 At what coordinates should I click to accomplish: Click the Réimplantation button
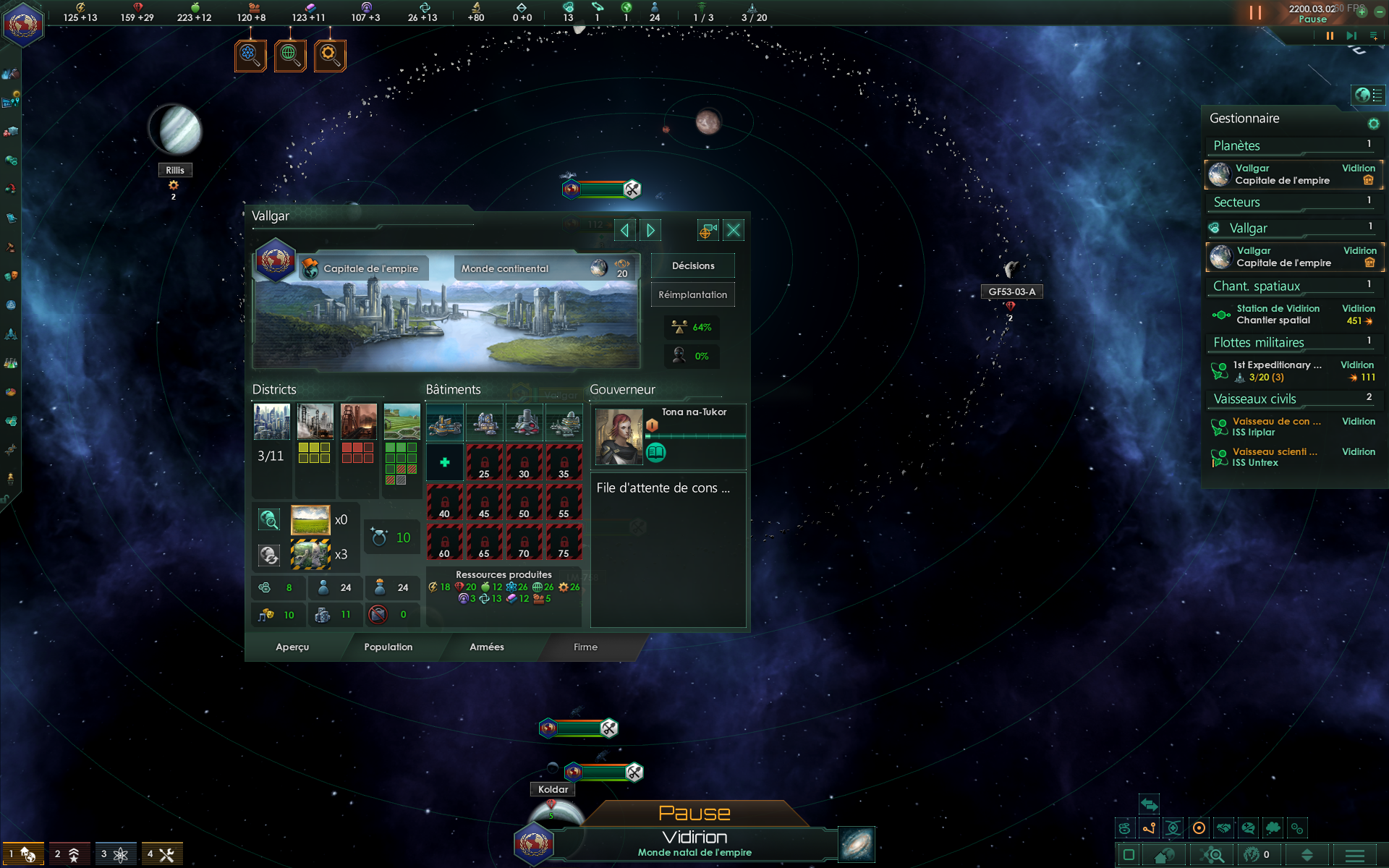coord(692,295)
